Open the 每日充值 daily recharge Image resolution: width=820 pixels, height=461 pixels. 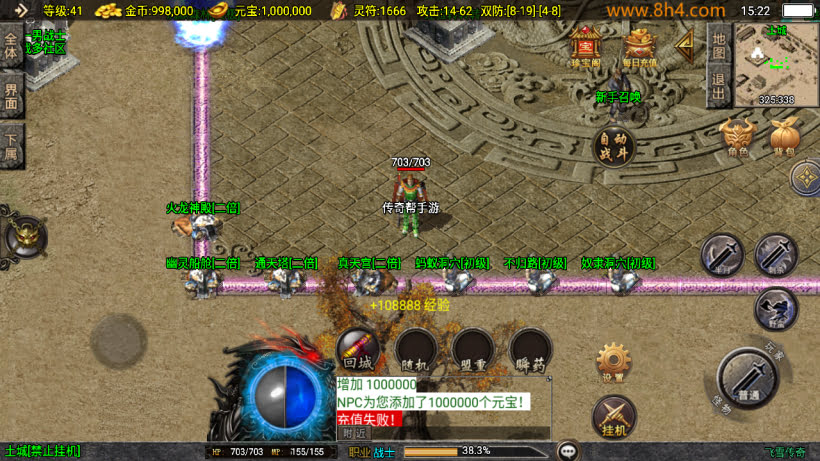[x=640, y=46]
